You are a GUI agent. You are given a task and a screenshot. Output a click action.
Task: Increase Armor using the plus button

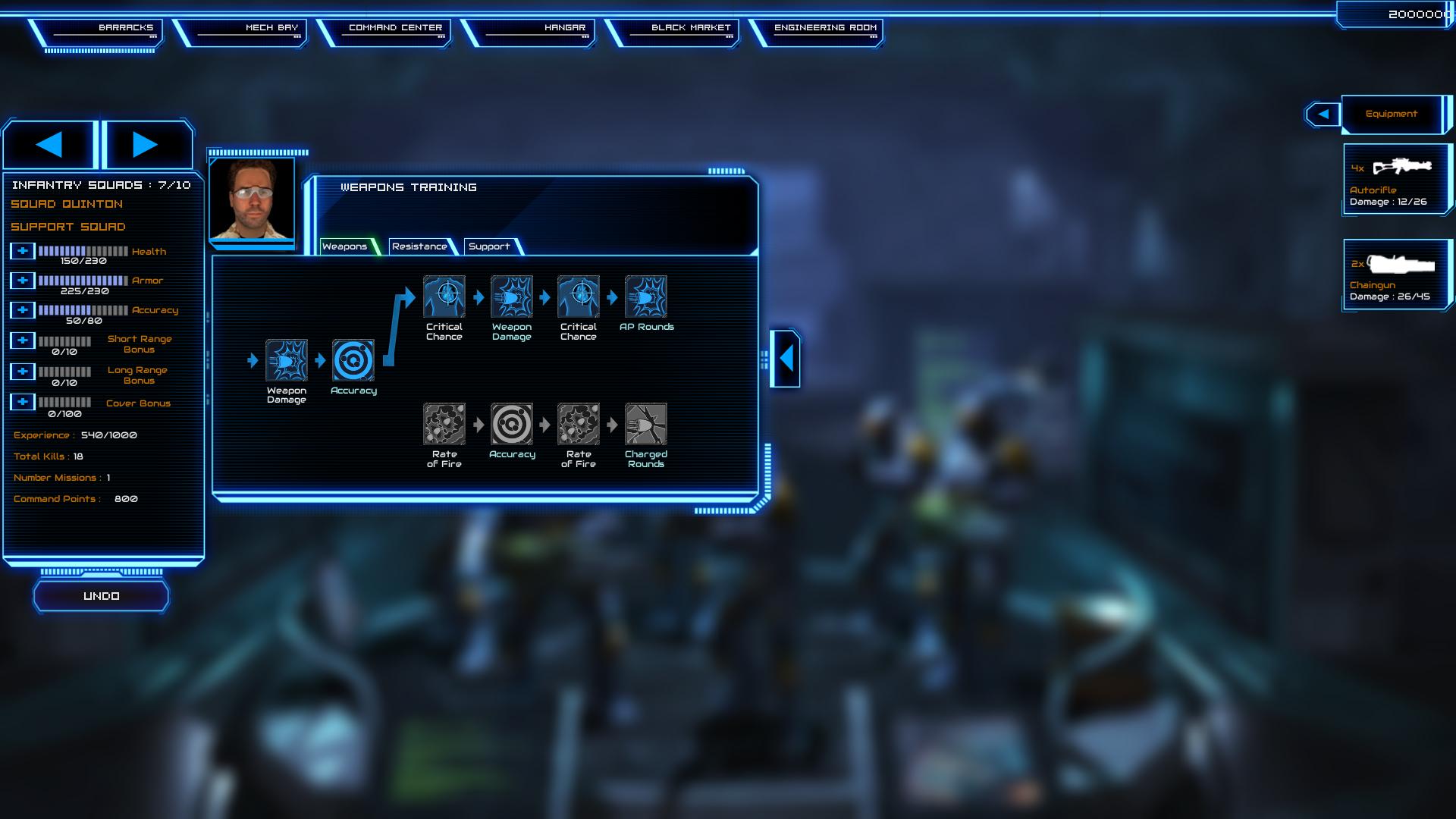coord(22,280)
